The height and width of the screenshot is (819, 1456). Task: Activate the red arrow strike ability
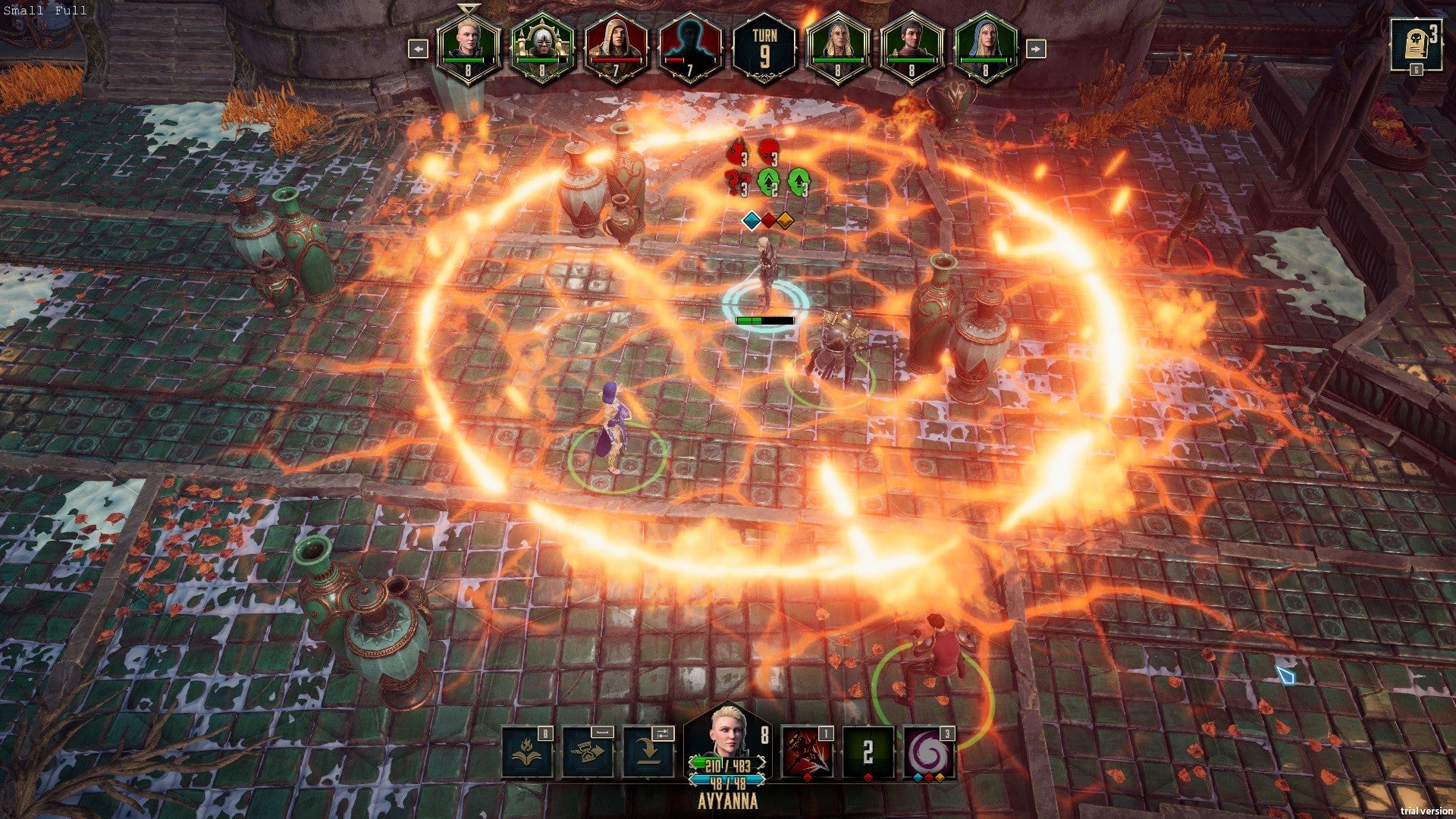click(x=808, y=752)
